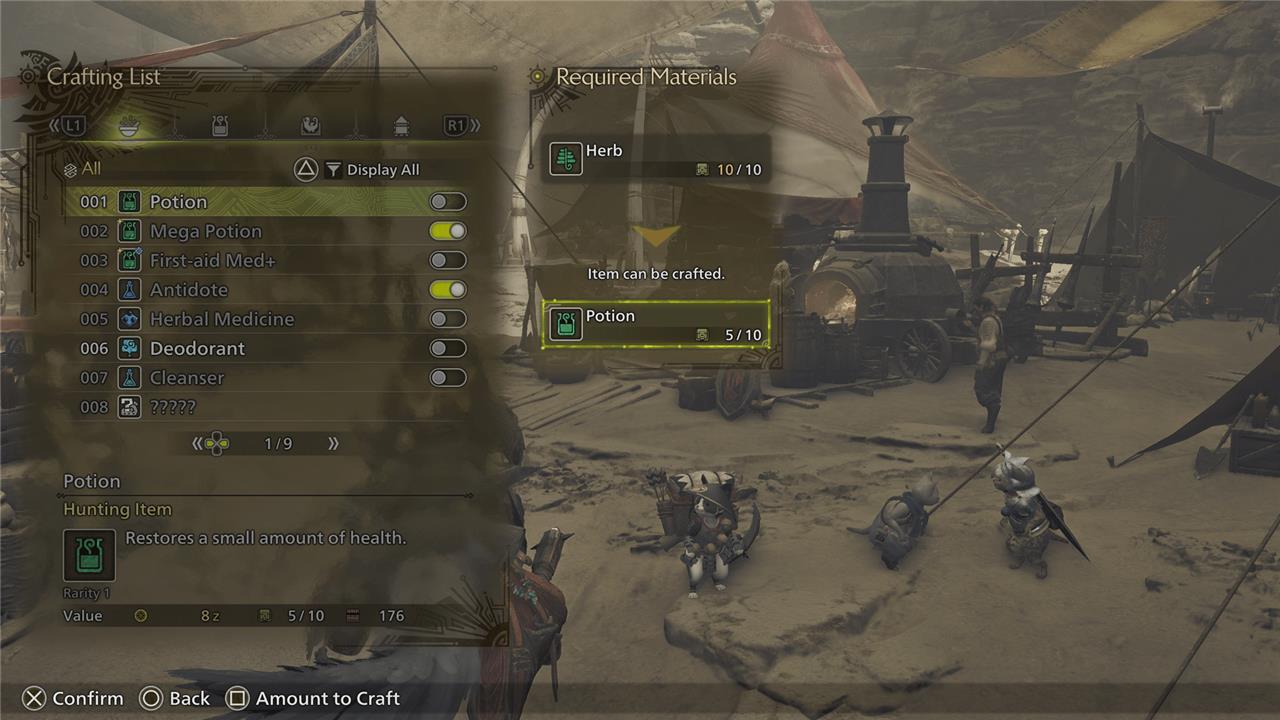Toggle auto-craft switch for Potion
Image resolution: width=1280 pixels, height=720 pixels.
coord(448,202)
